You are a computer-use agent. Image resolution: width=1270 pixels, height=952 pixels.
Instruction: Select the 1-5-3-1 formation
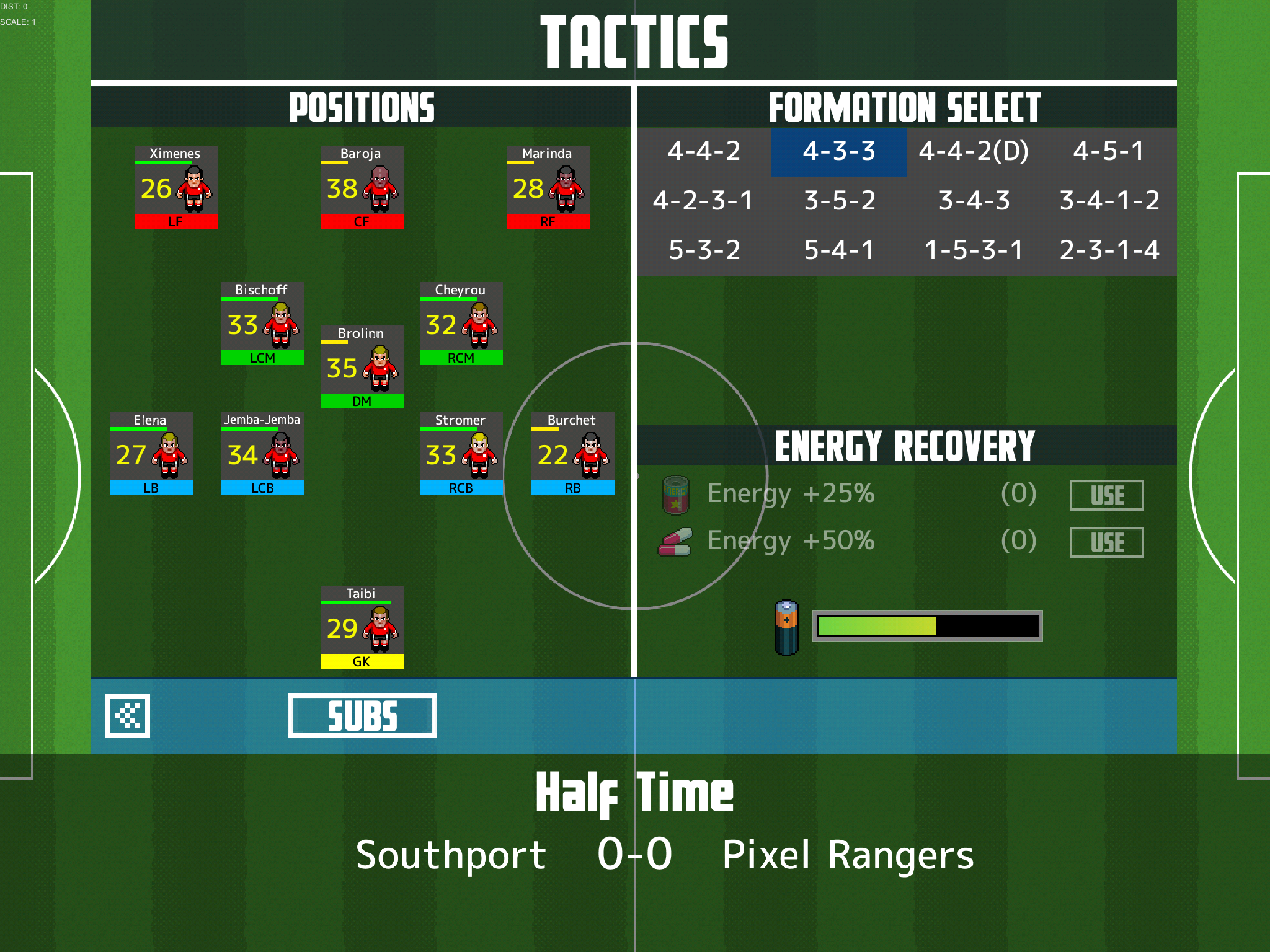coord(974,250)
